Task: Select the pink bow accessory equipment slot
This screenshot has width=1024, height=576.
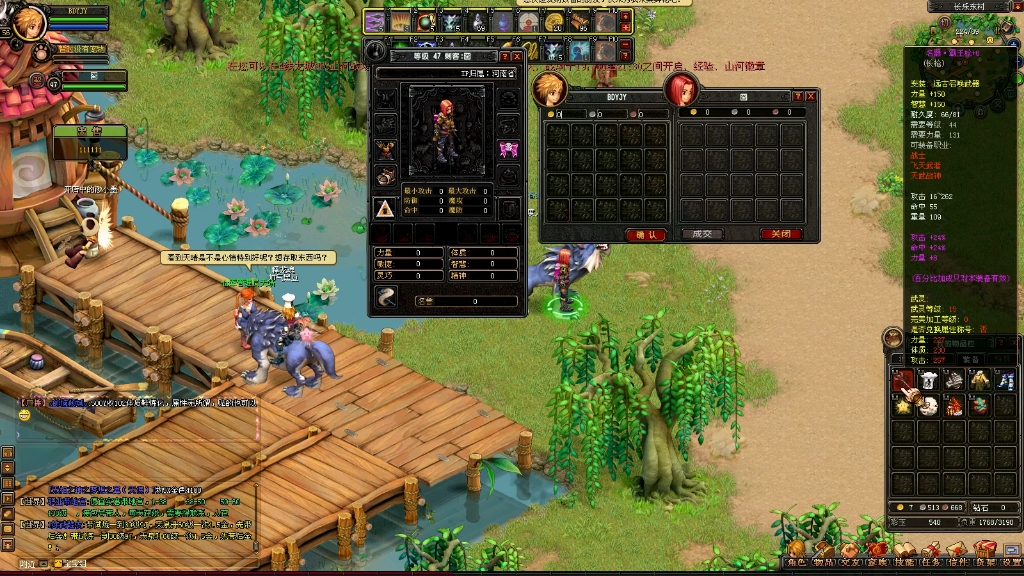Action: pyautogui.click(x=507, y=151)
